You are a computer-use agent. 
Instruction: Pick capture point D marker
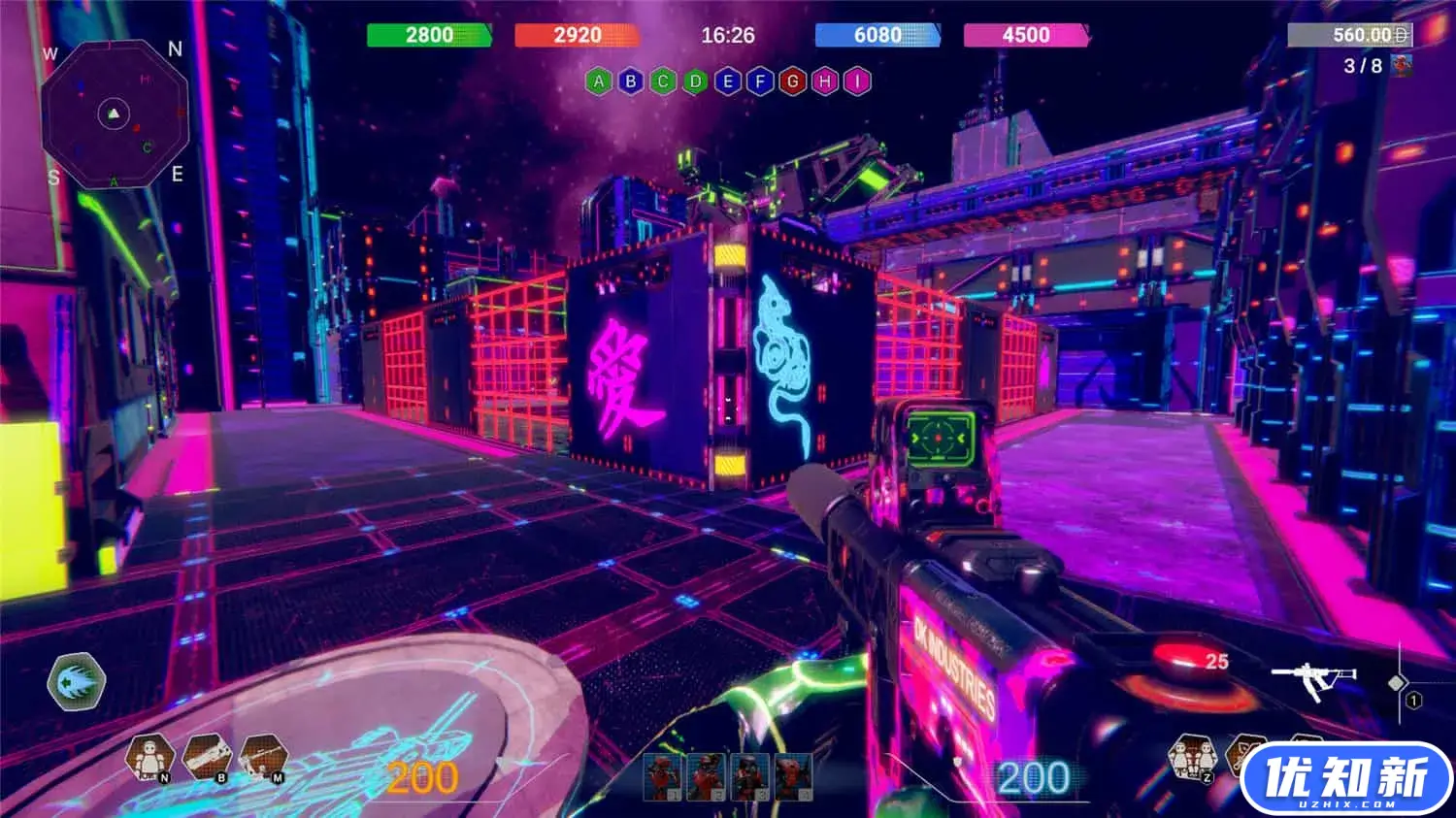pyautogui.click(x=695, y=82)
